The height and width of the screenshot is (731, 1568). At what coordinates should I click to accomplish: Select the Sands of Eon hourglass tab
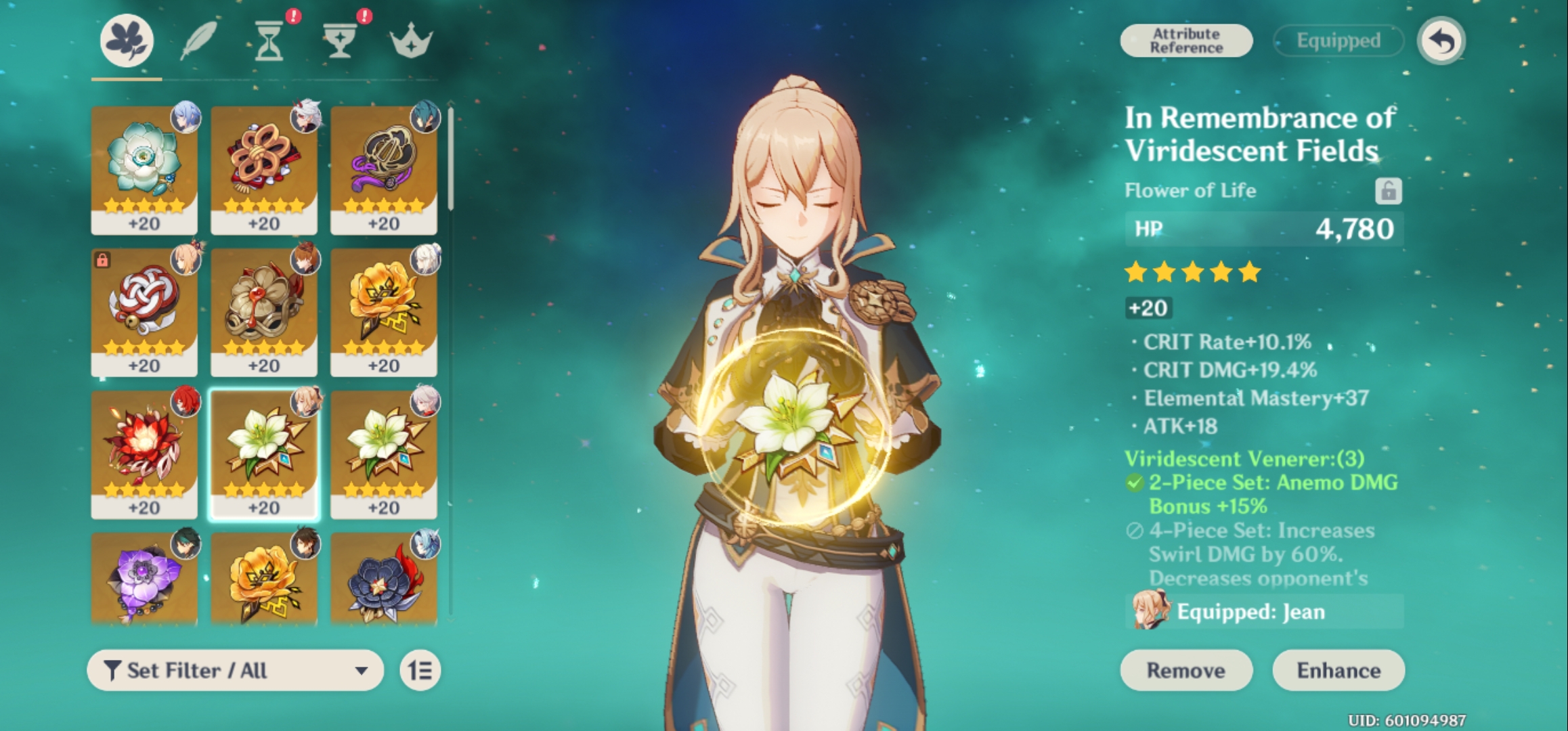pyautogui.click(x=269, y=42)
